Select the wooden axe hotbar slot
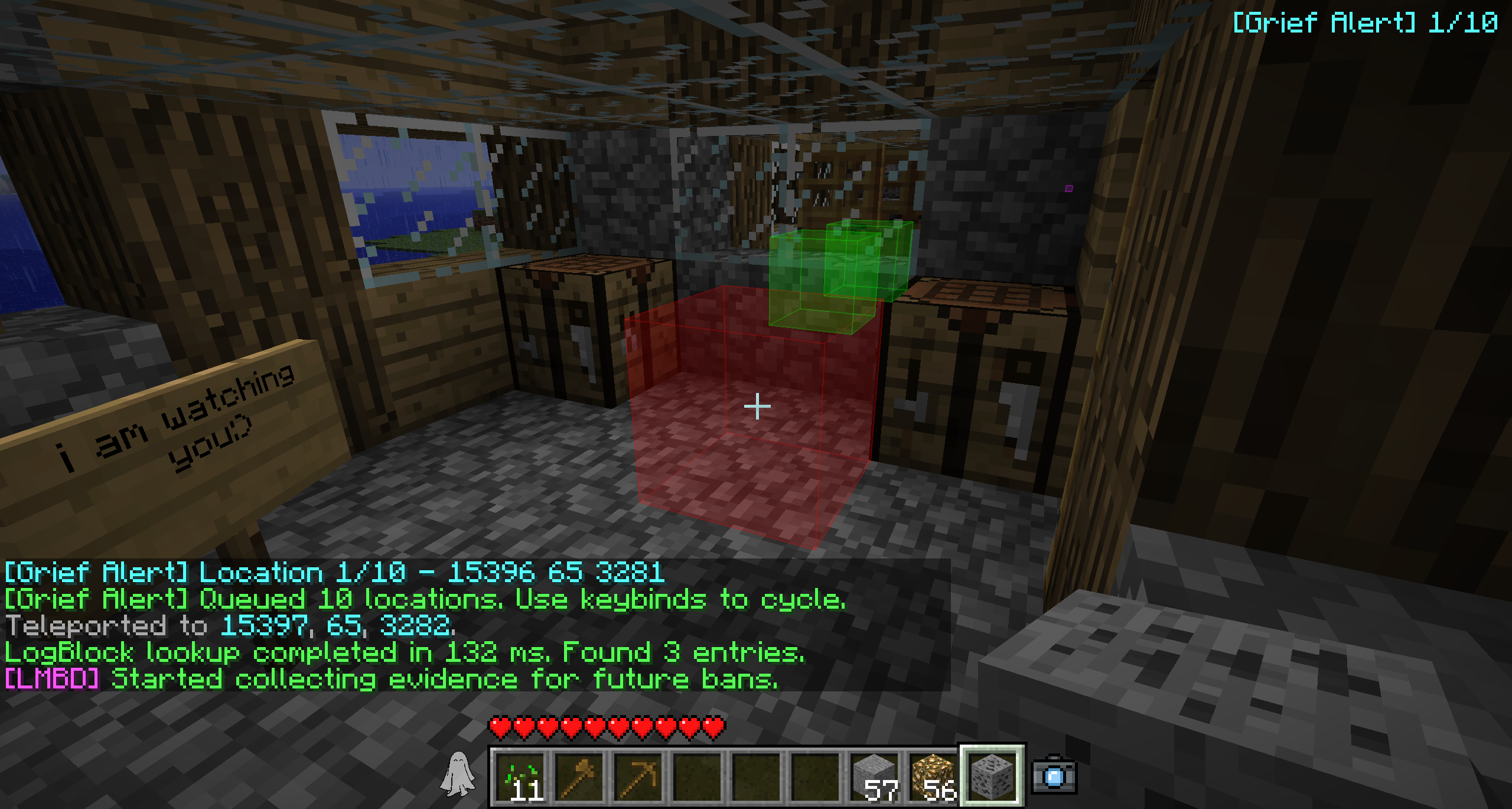 pos(579,775)
